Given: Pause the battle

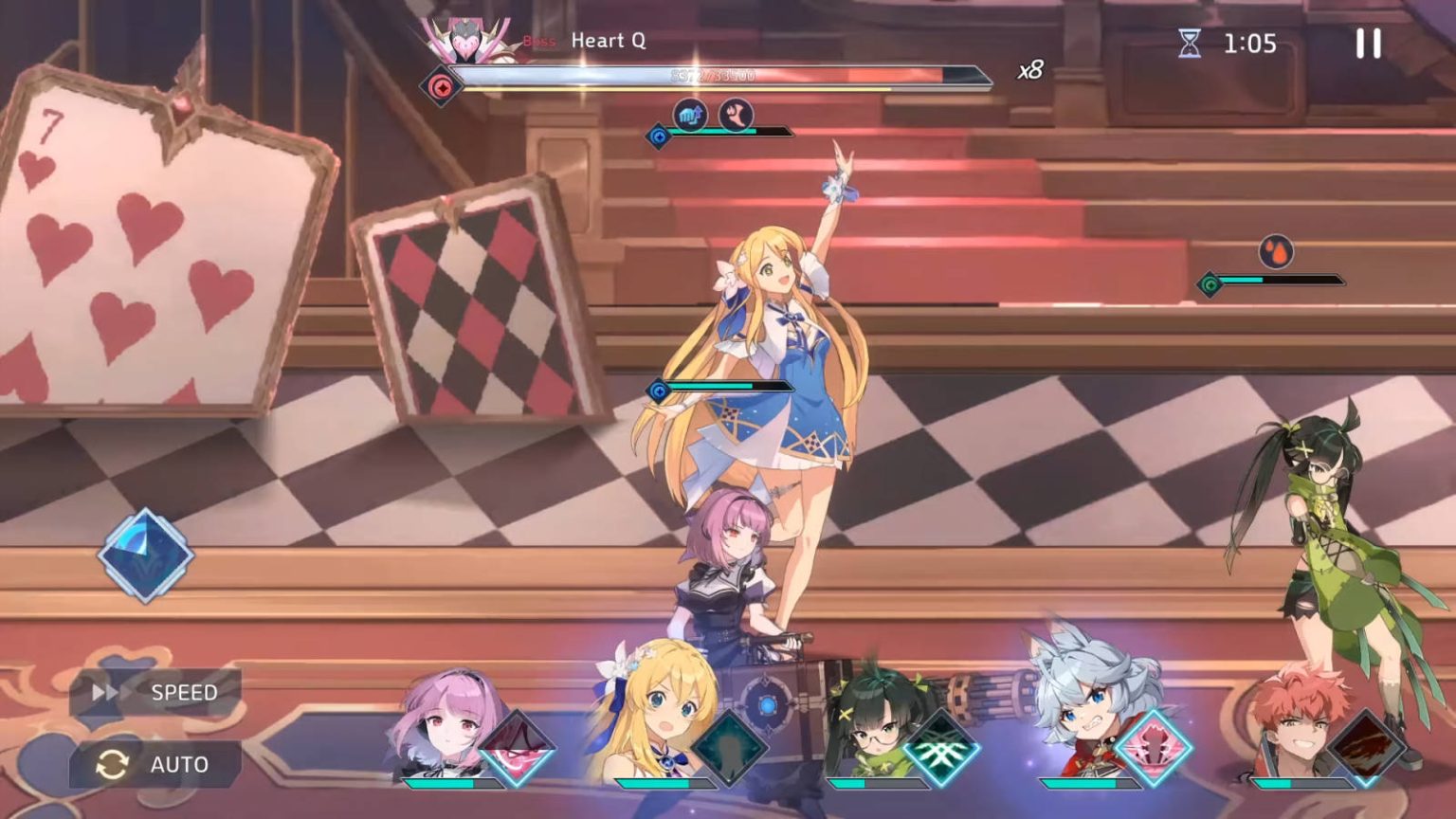Looking at the screenshot, I should click(1365, 43).
